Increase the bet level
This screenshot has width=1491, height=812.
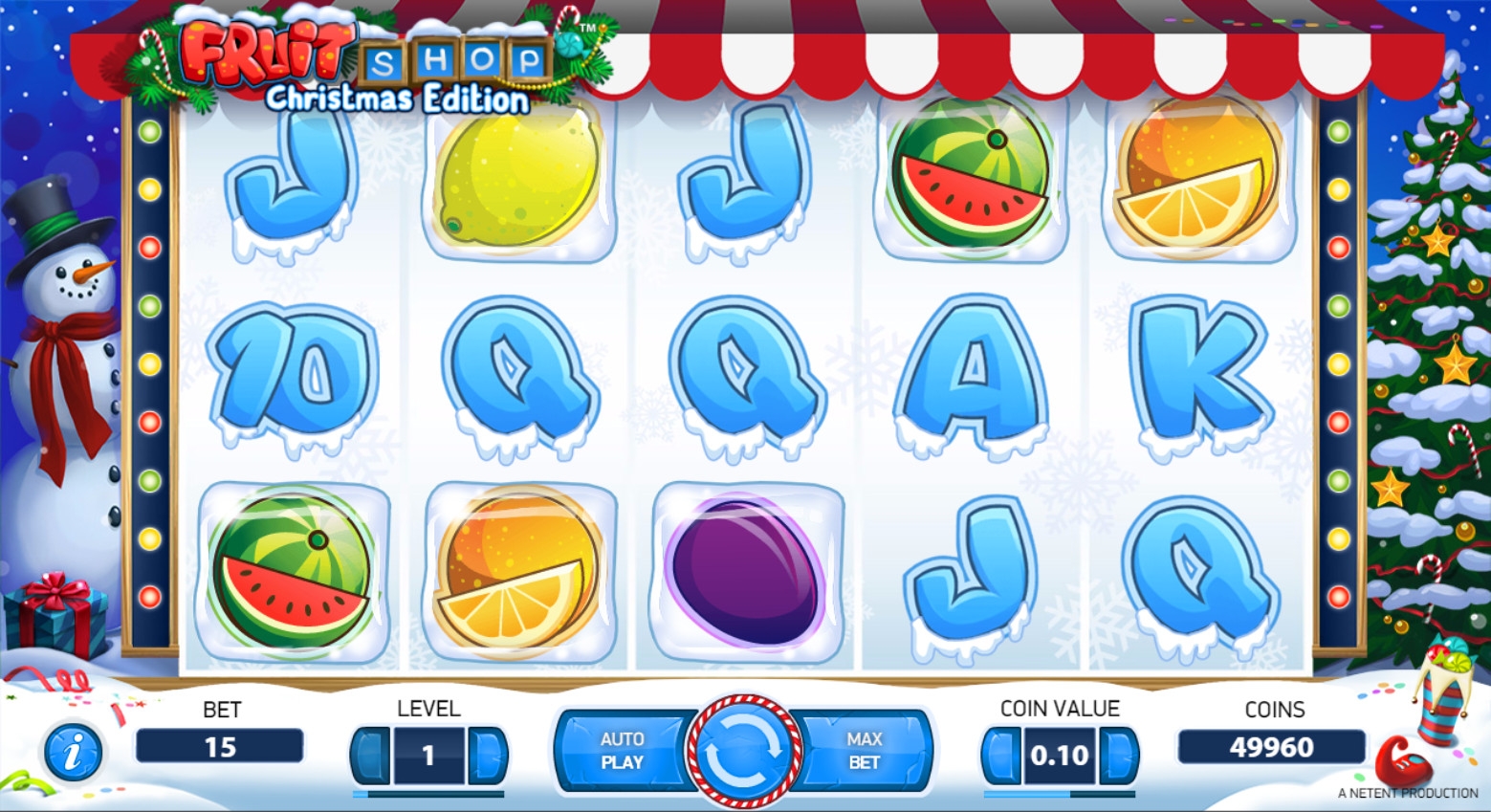[x=488, y=756]
